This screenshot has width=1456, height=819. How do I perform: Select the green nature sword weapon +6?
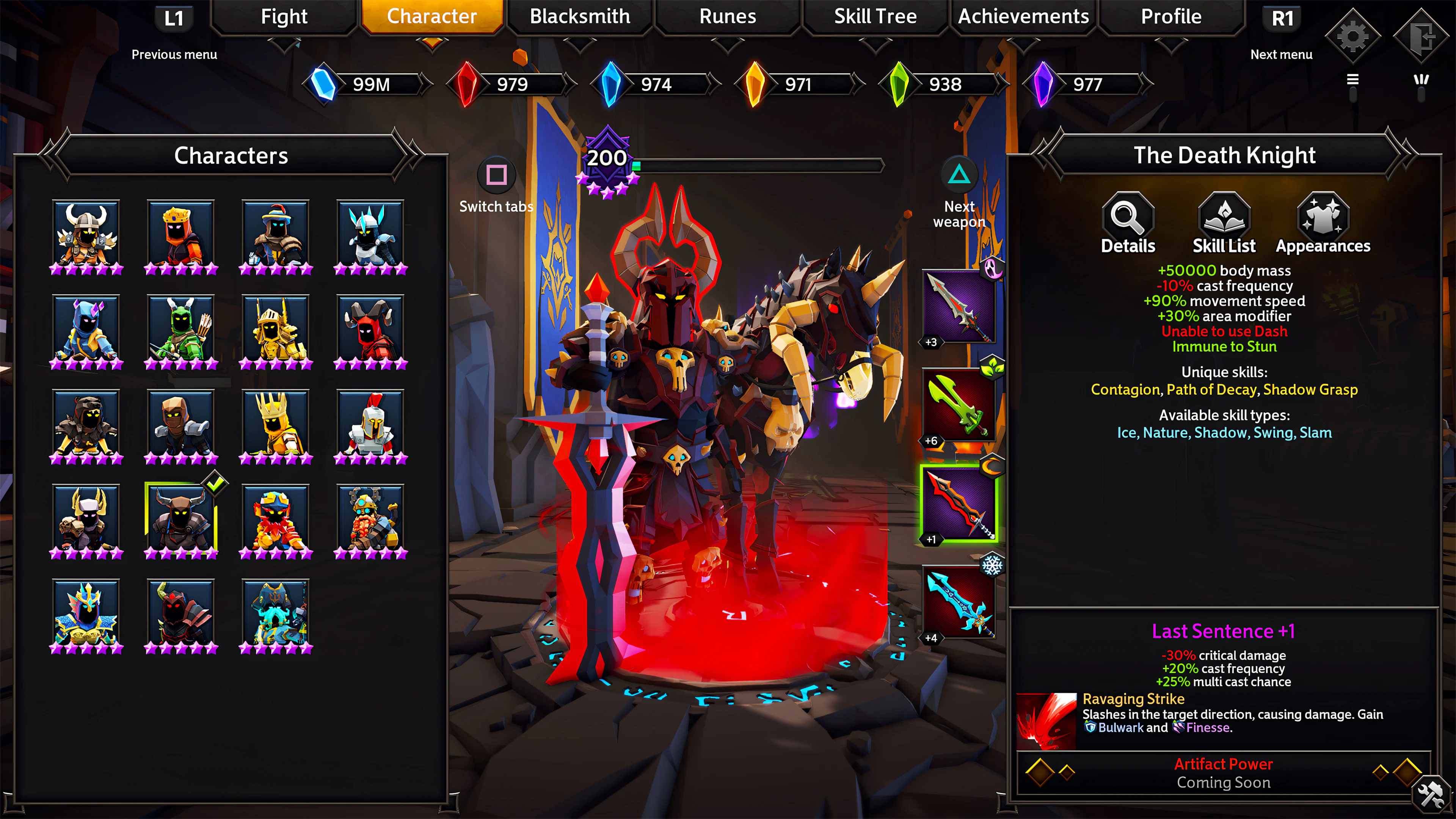click(959, 404)
